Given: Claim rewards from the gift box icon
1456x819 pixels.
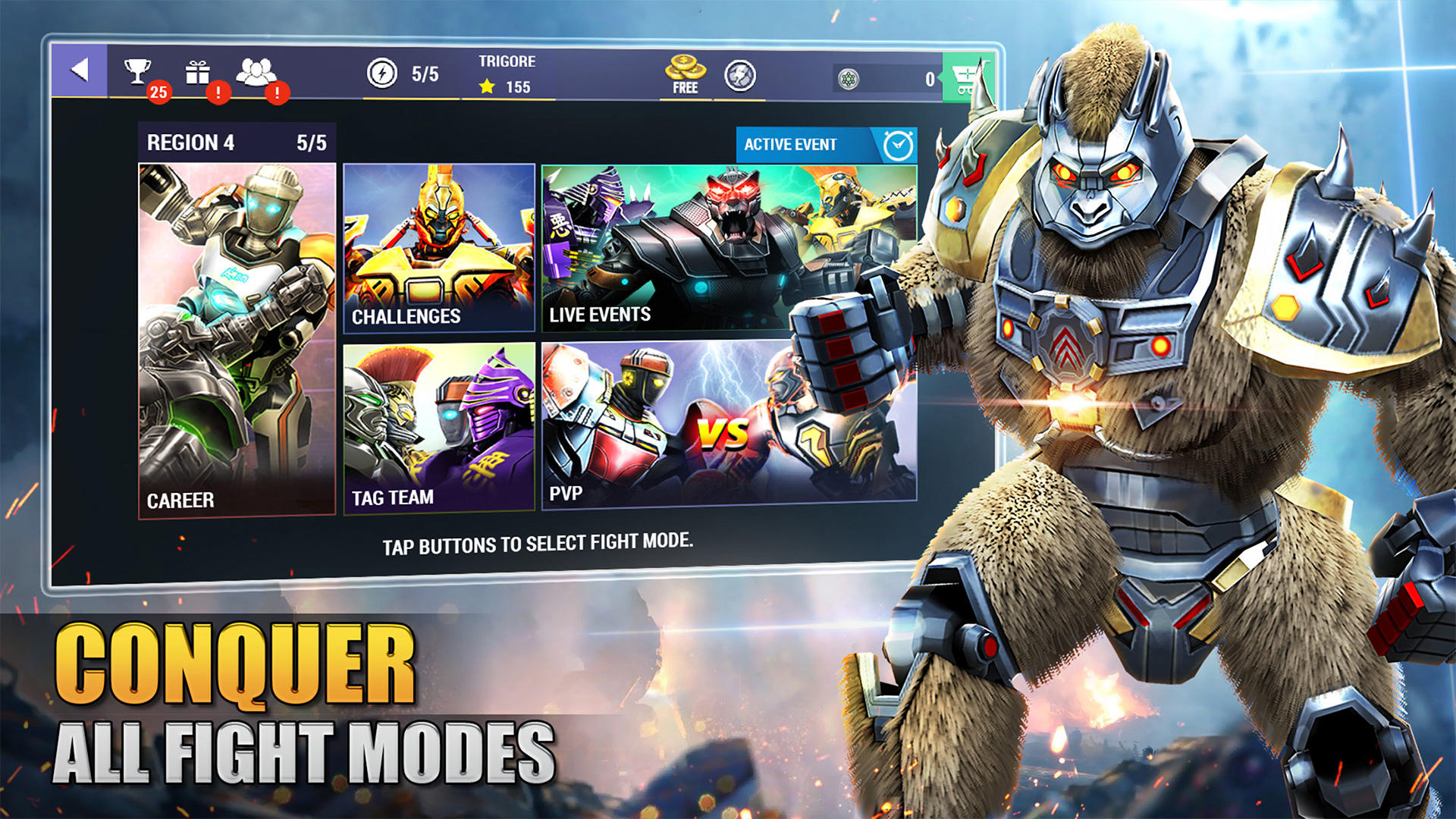Looking at the screenshot, I should tap(199, 73).
